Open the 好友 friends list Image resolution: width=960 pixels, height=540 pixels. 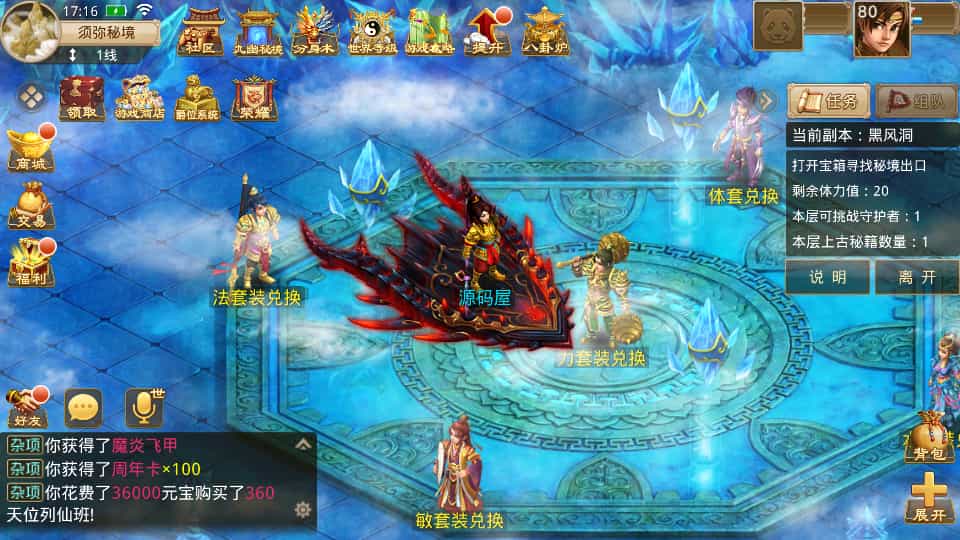pos(27,408)
